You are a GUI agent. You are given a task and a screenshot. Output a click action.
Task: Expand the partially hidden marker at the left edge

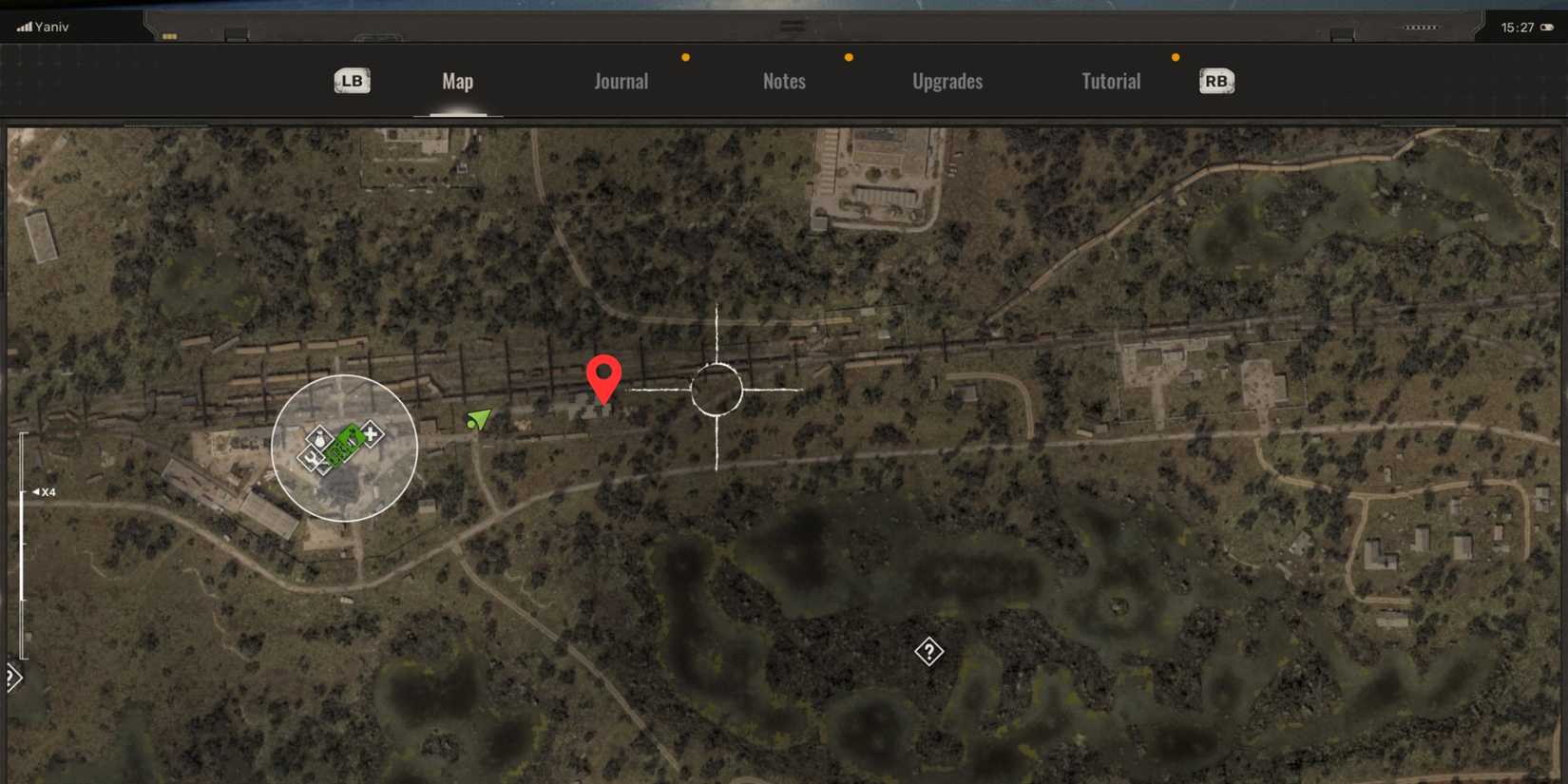(x=11, y=678)
